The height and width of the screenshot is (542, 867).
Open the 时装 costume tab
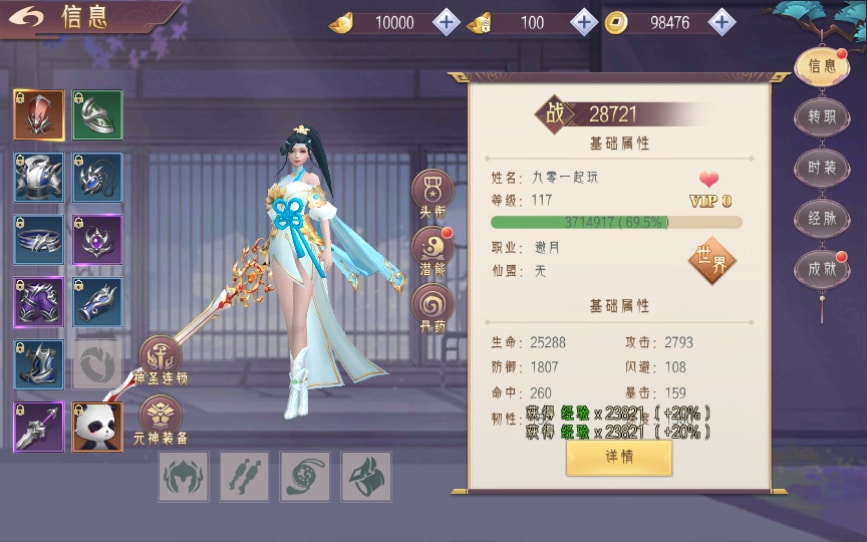click(822, 167)
